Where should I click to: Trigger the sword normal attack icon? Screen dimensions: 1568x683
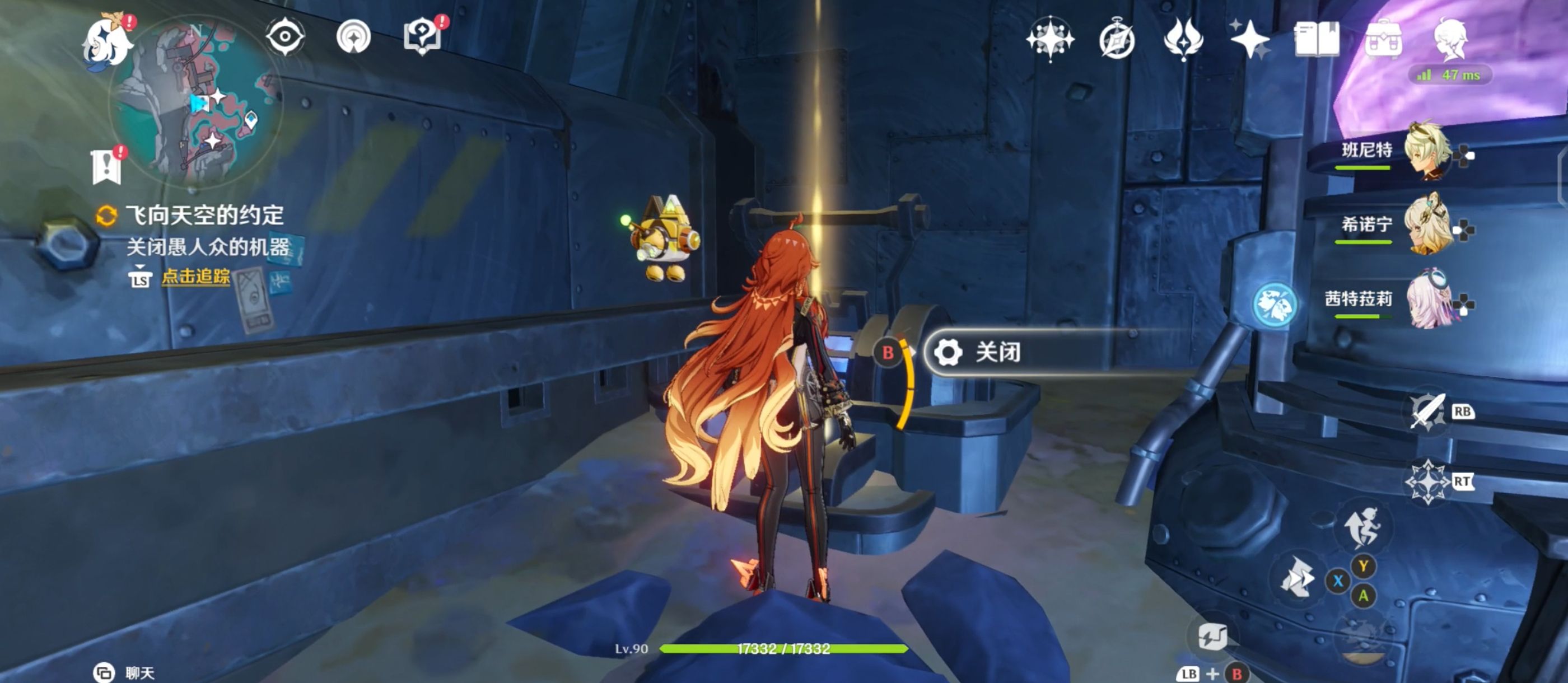tap(1428, 412)
